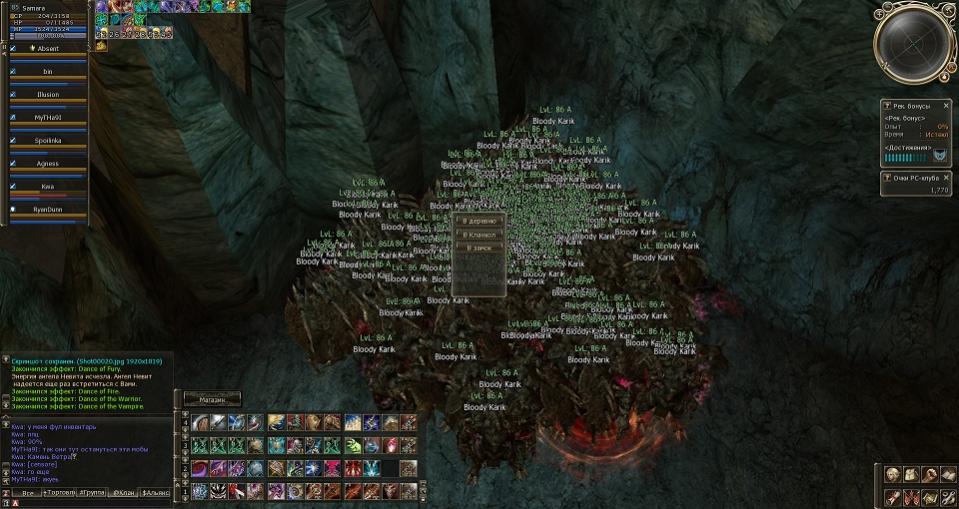
Task: Select party member Agness
Action: click(48, 163)
